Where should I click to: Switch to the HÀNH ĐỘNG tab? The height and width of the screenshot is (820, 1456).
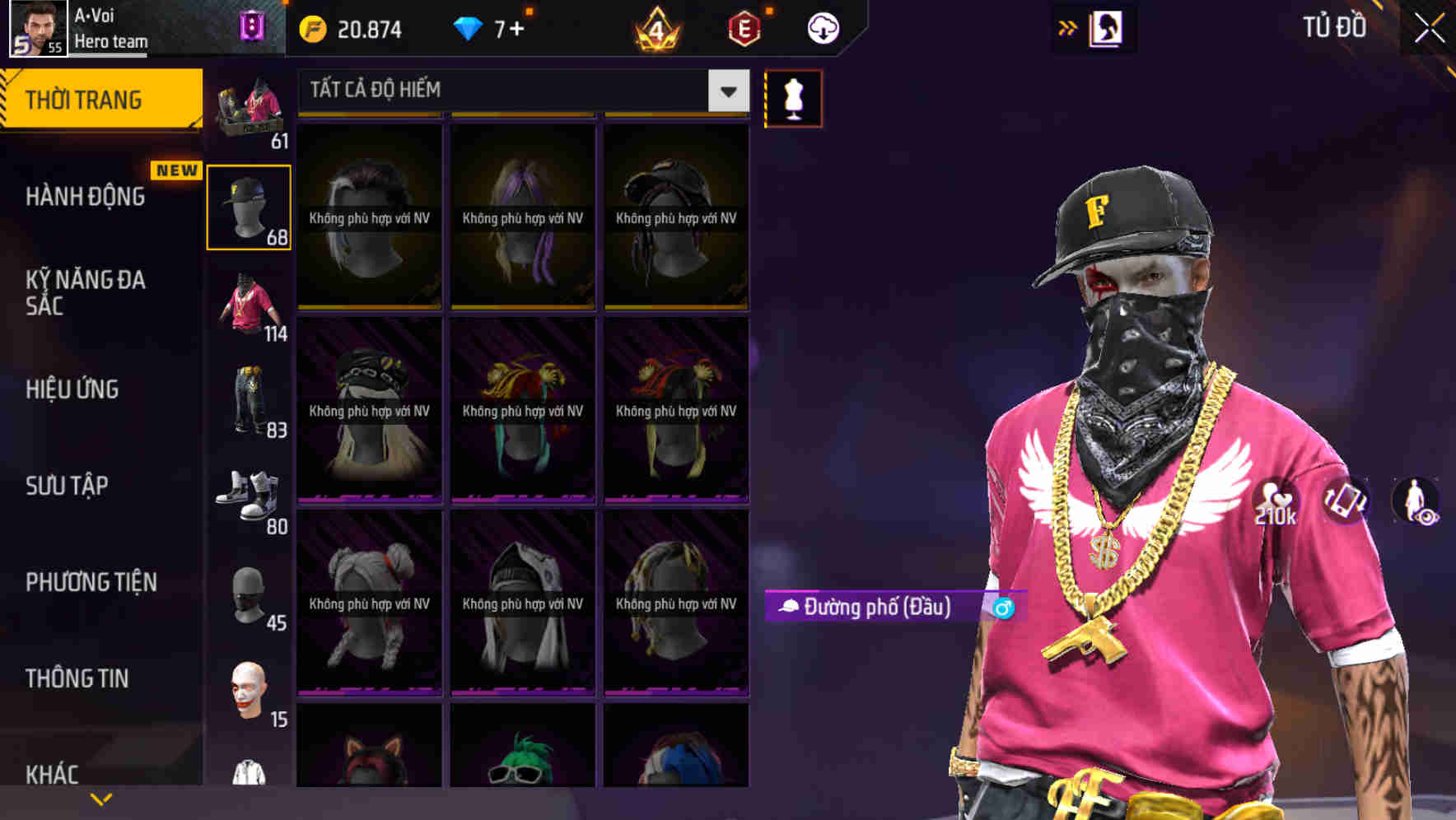(x=85, y=197)
